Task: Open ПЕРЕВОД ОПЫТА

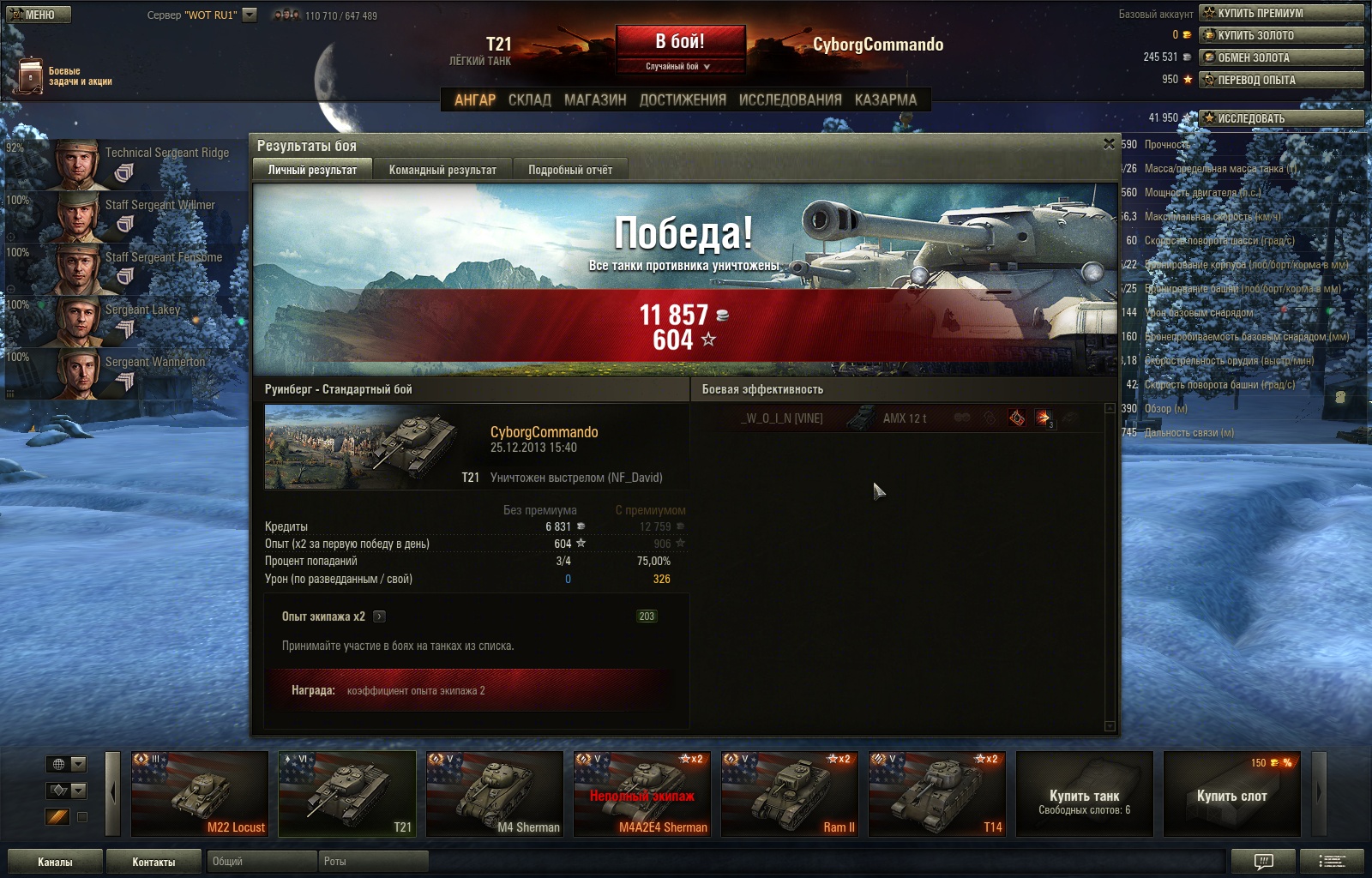Action: [x=1281, y=80]
